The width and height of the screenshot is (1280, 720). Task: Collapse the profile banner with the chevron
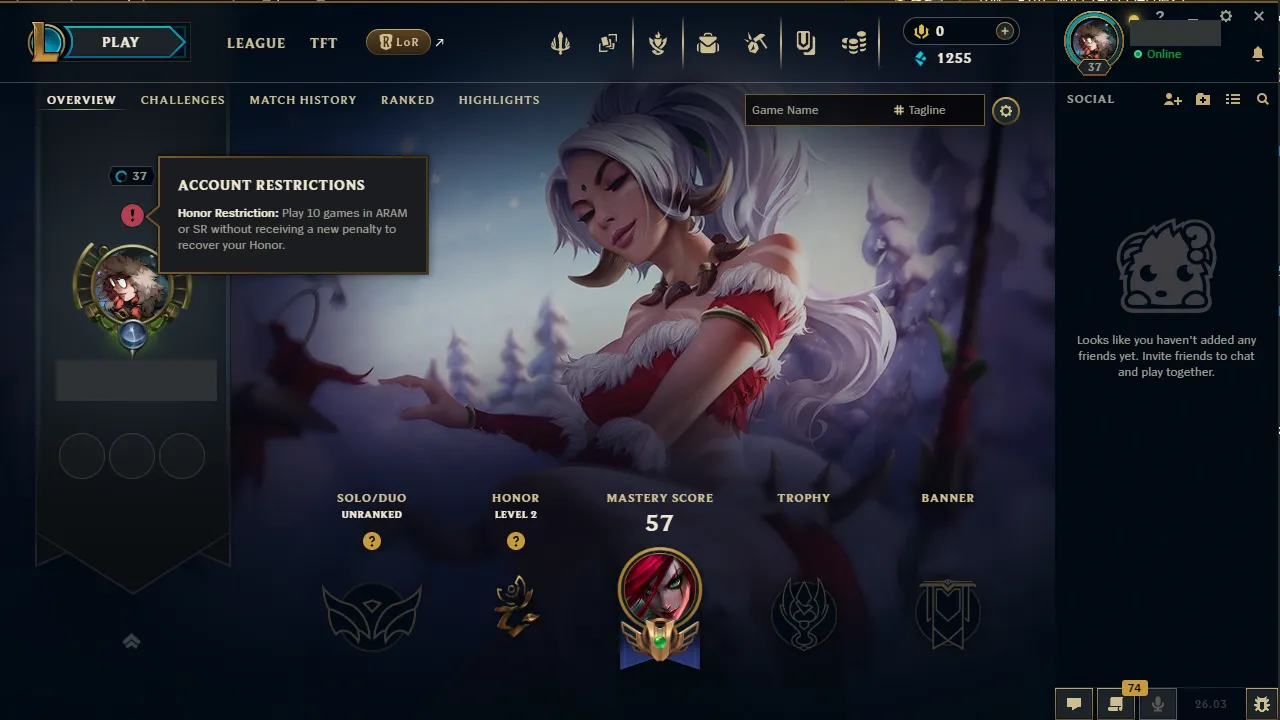pyautogui.click(x=131, y=641)
